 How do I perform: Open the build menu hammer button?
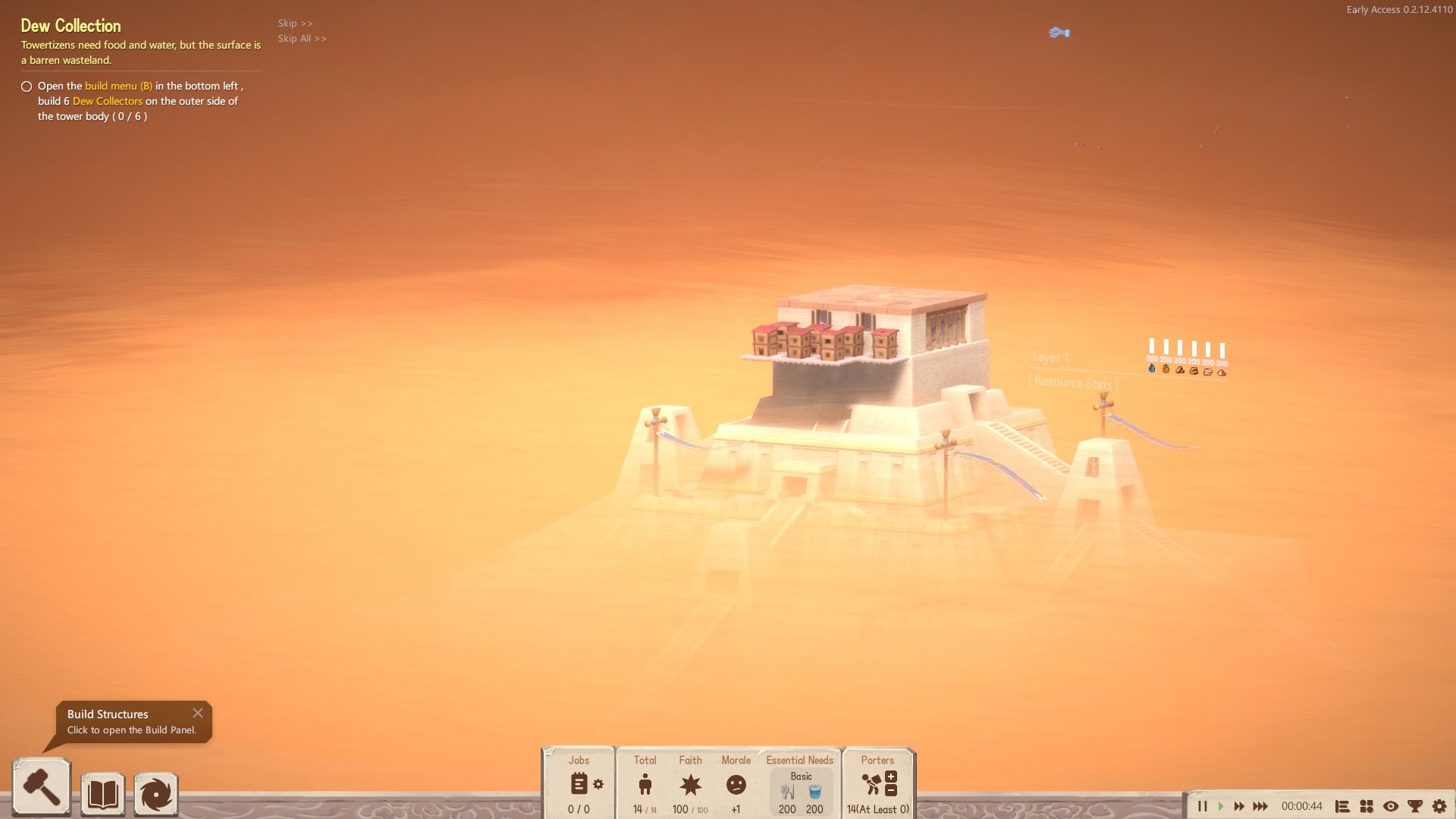42,789
